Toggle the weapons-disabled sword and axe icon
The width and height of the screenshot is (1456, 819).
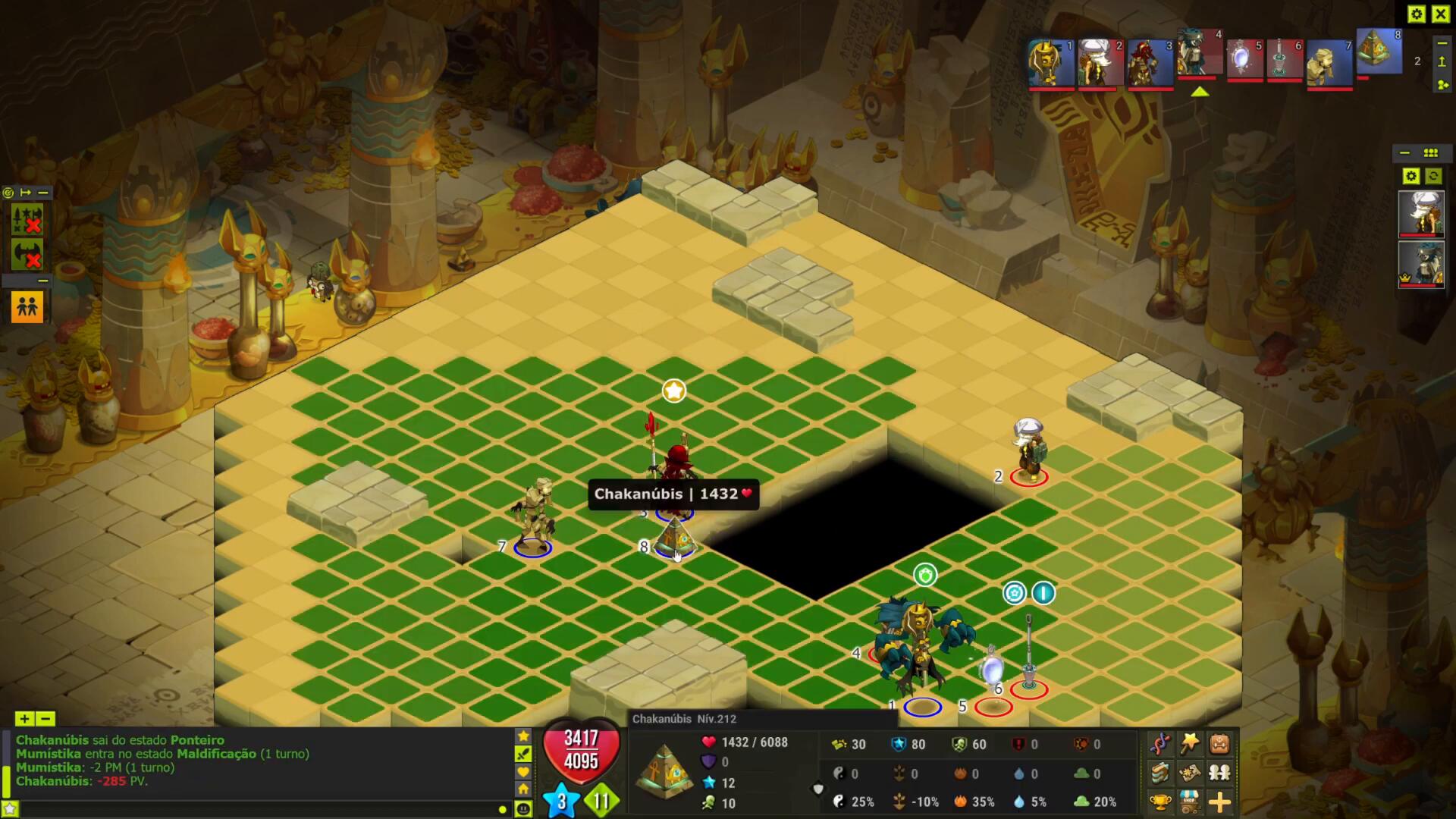click(27, 219)
